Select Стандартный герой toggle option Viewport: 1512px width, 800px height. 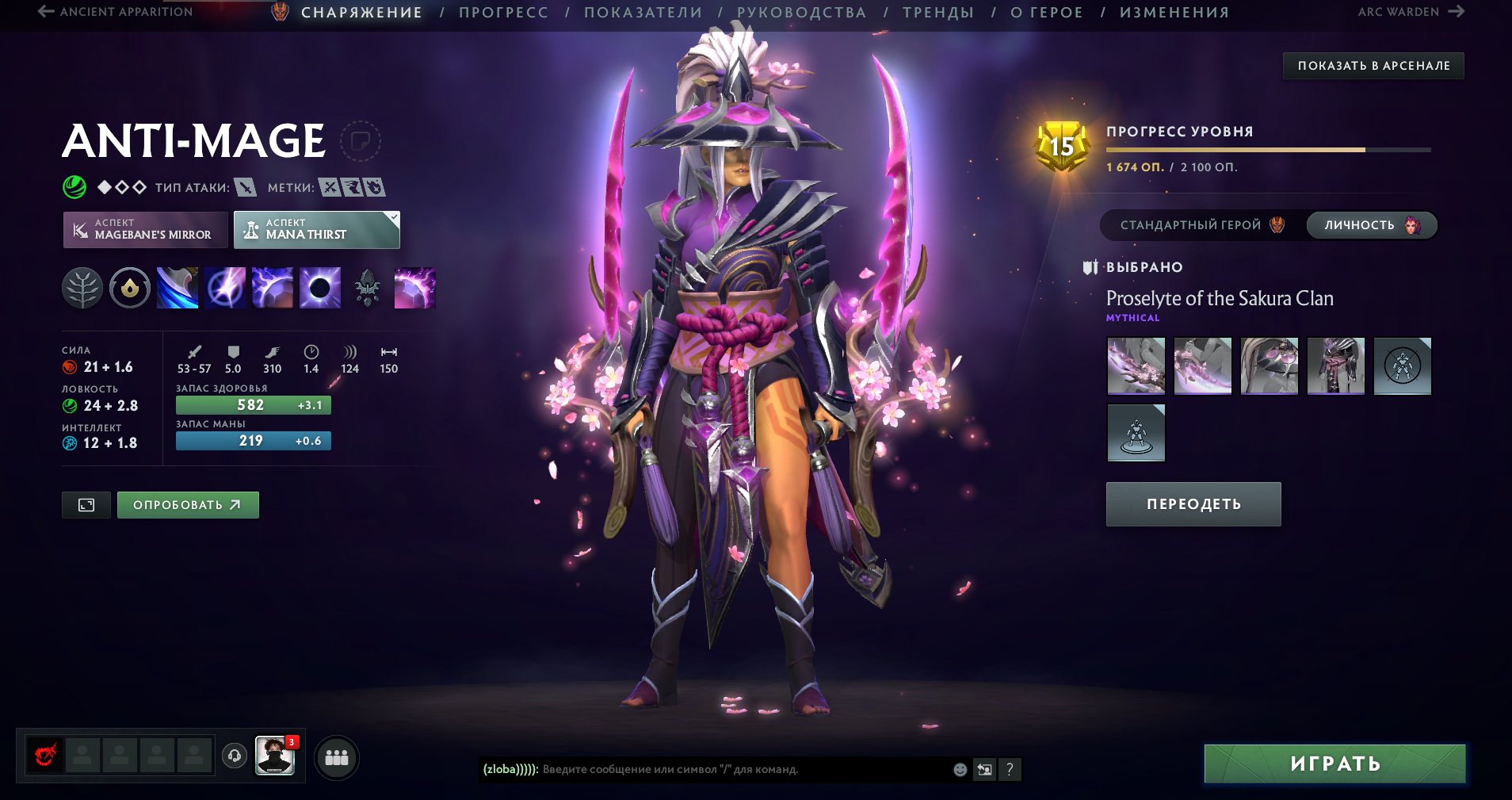coord(1201,225)
